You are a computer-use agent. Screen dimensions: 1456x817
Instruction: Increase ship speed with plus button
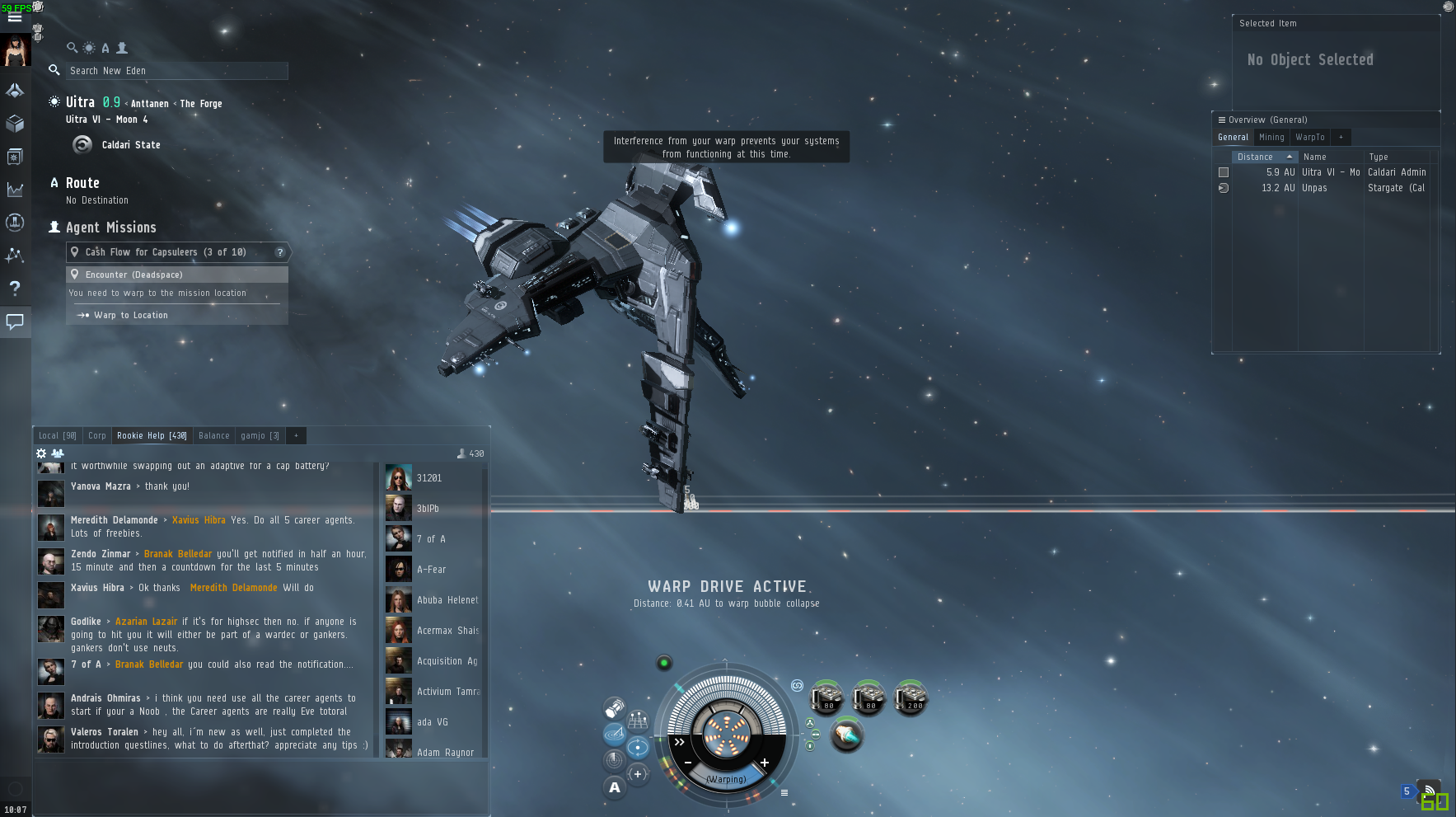pyautogui.click(x=765, y=763)
